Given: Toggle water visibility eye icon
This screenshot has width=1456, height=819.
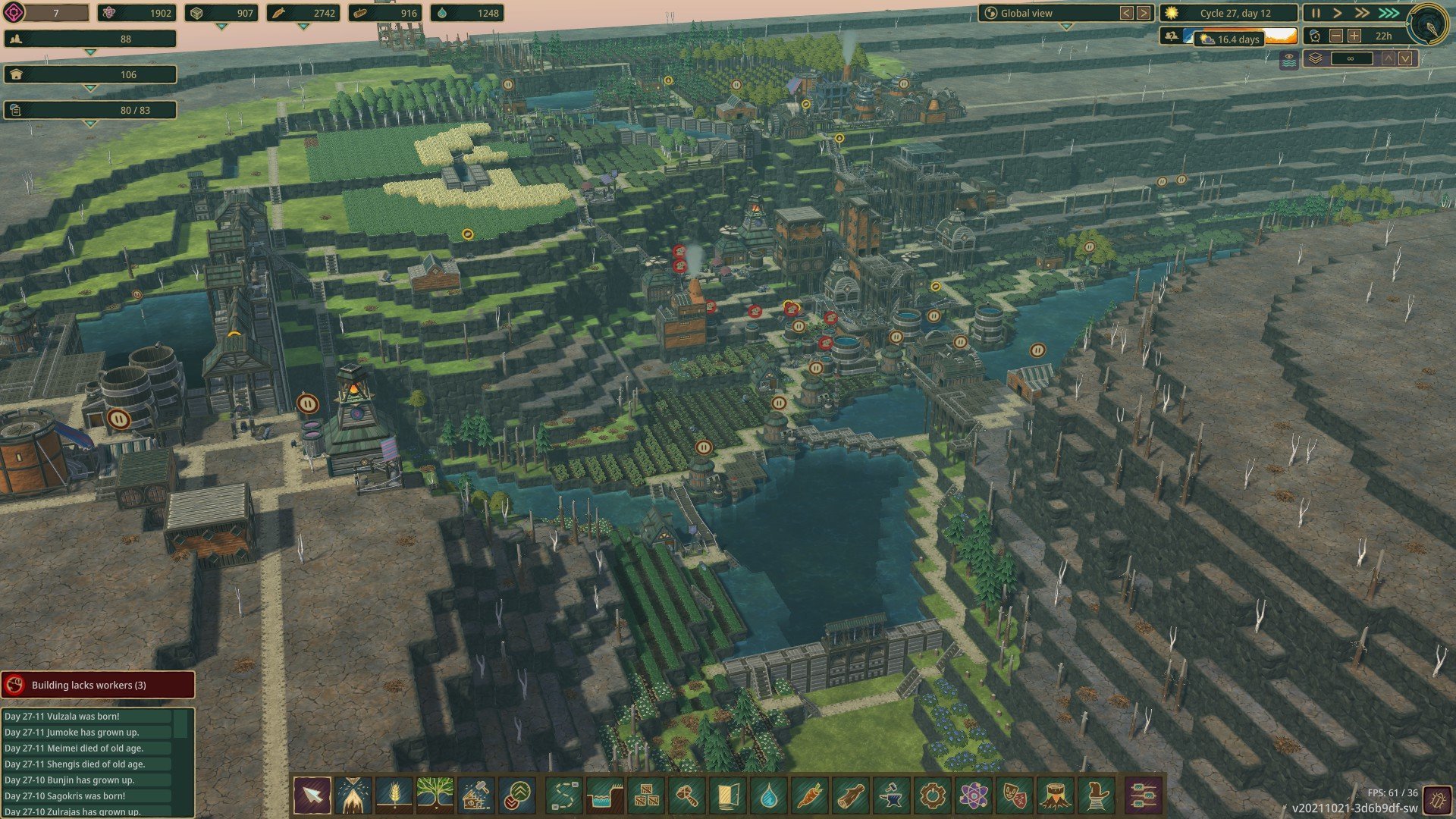Looking at the screenshot, I should point(1289,60).
